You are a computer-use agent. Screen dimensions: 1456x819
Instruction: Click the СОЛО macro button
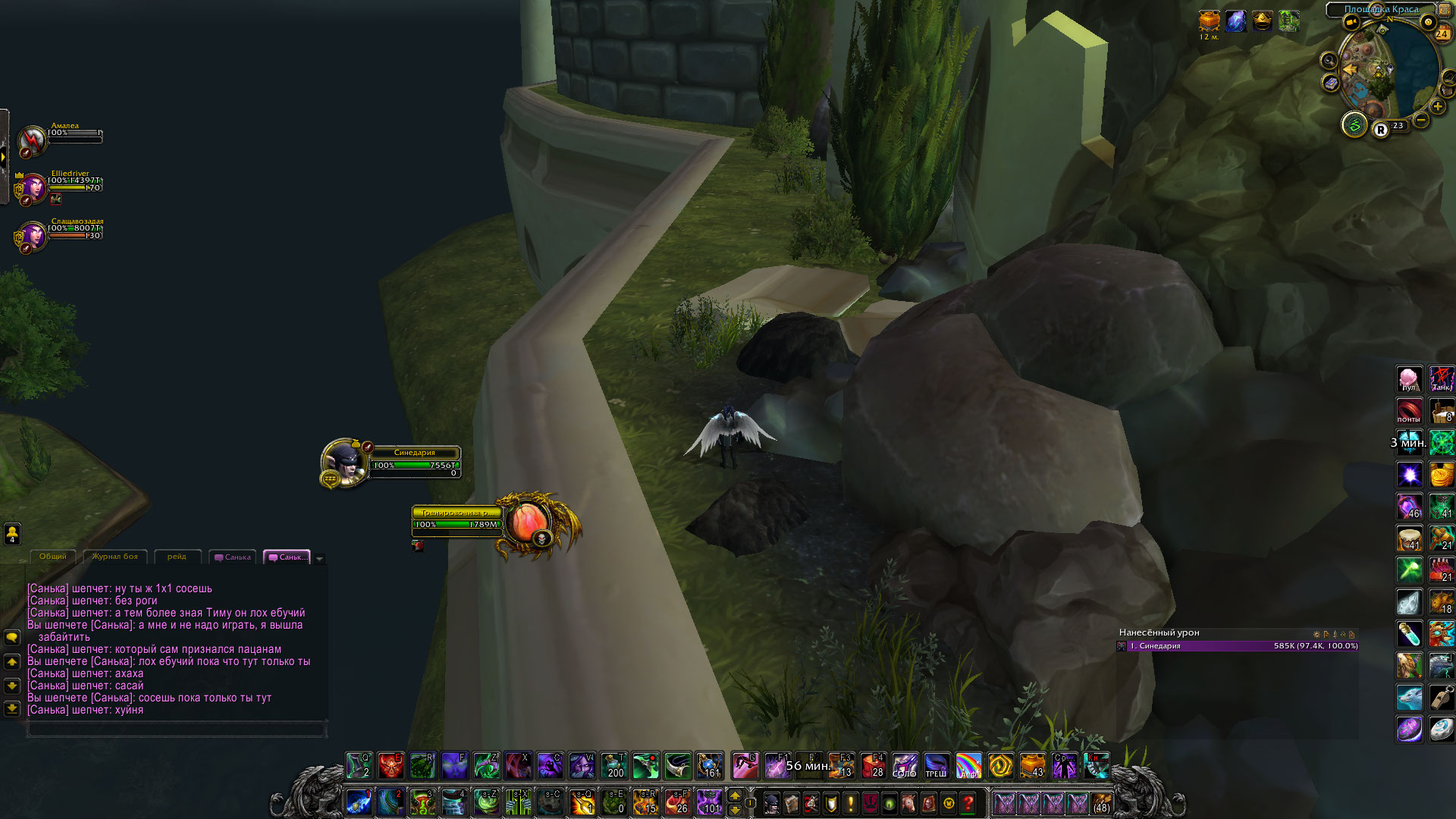coord(904,765)
